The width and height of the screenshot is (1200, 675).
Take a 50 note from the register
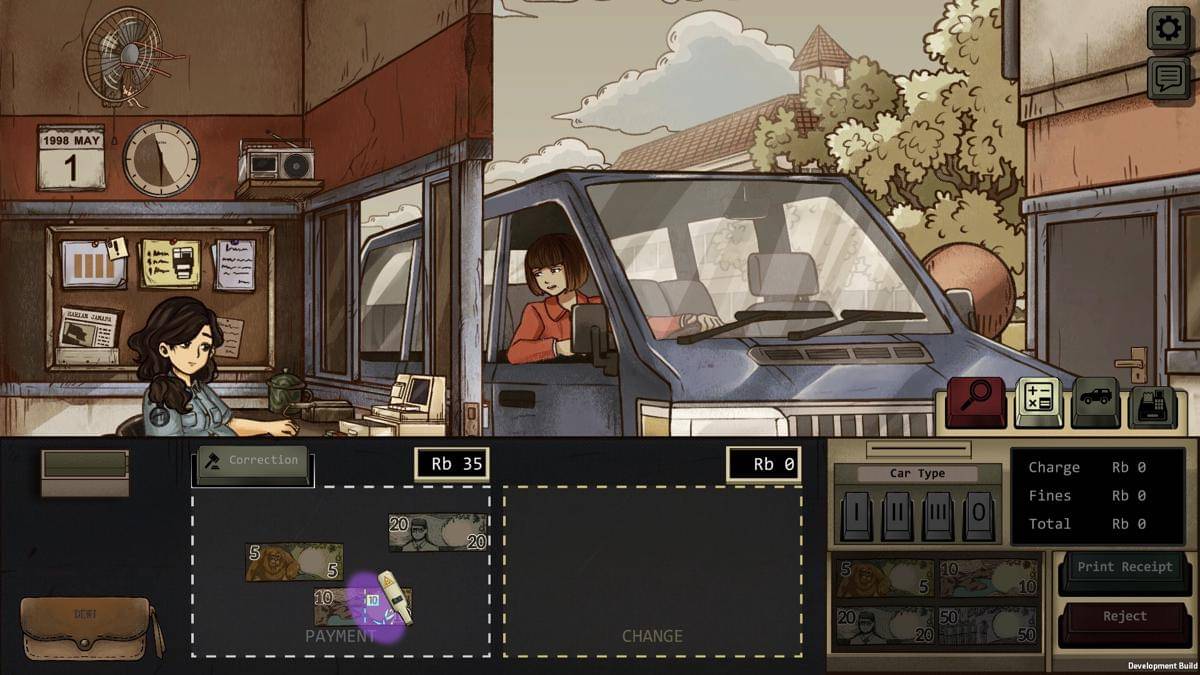click(x=988, y=627)
